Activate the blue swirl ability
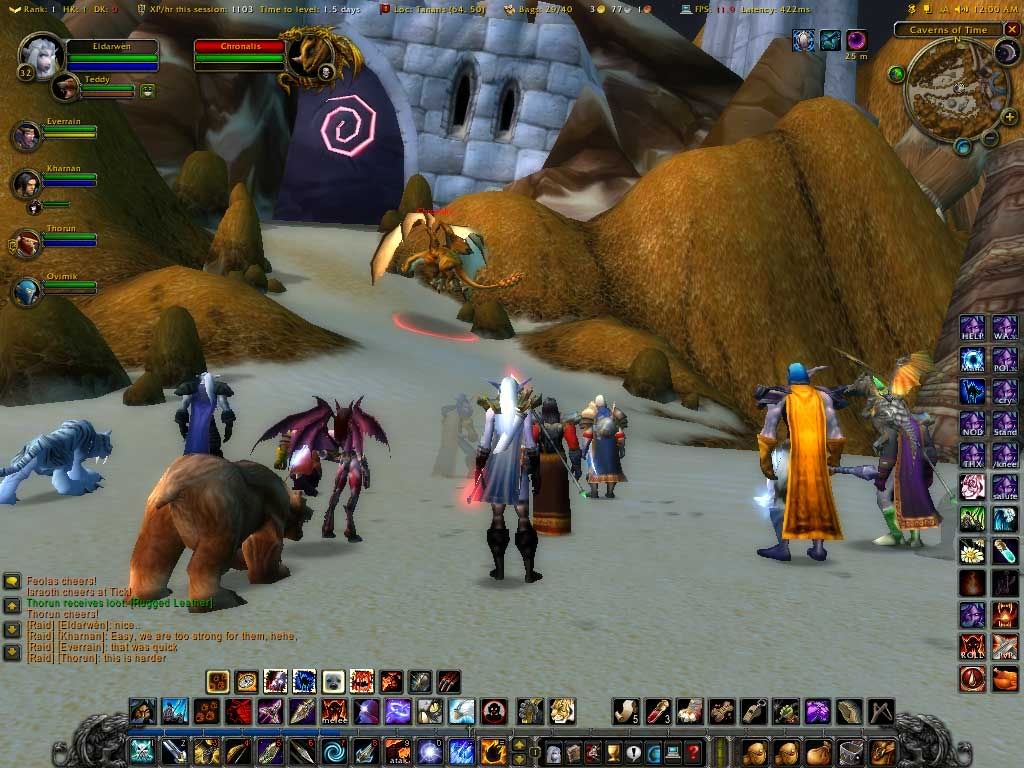This screenshot has height=768, width=1024. pyautogui.click(x=335, y=751)
